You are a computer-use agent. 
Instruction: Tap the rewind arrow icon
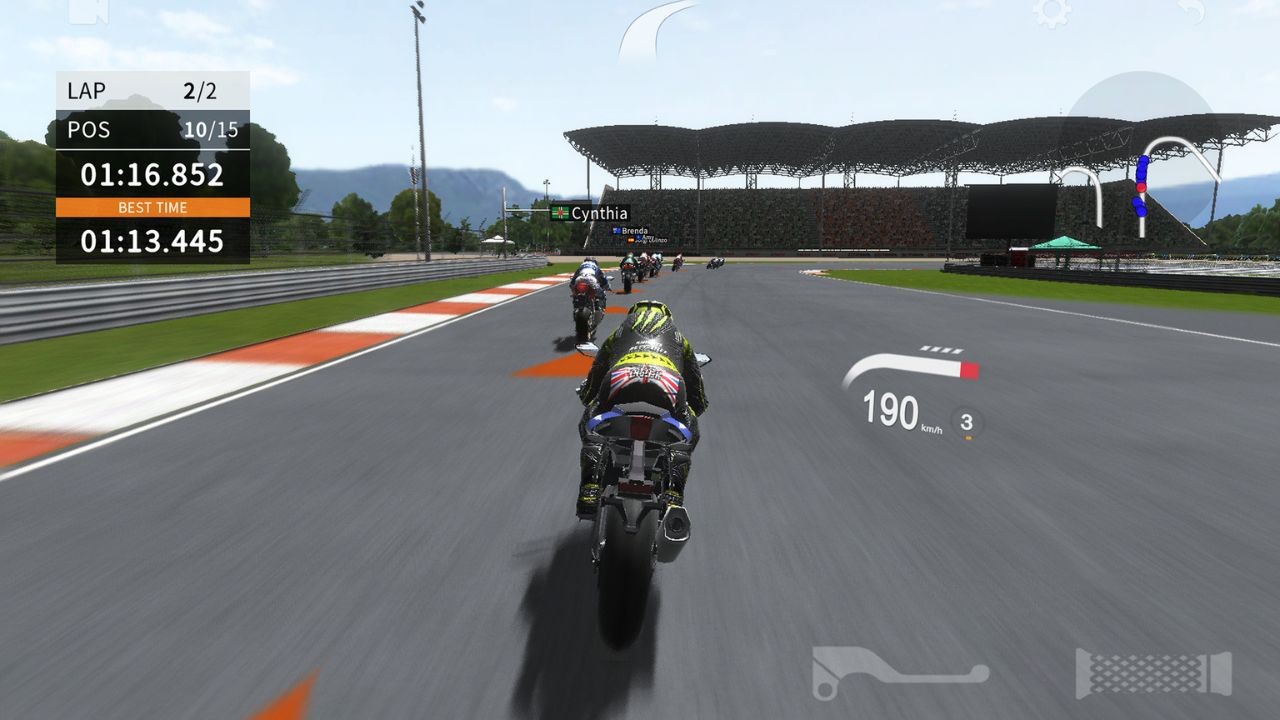(1190, 12)
